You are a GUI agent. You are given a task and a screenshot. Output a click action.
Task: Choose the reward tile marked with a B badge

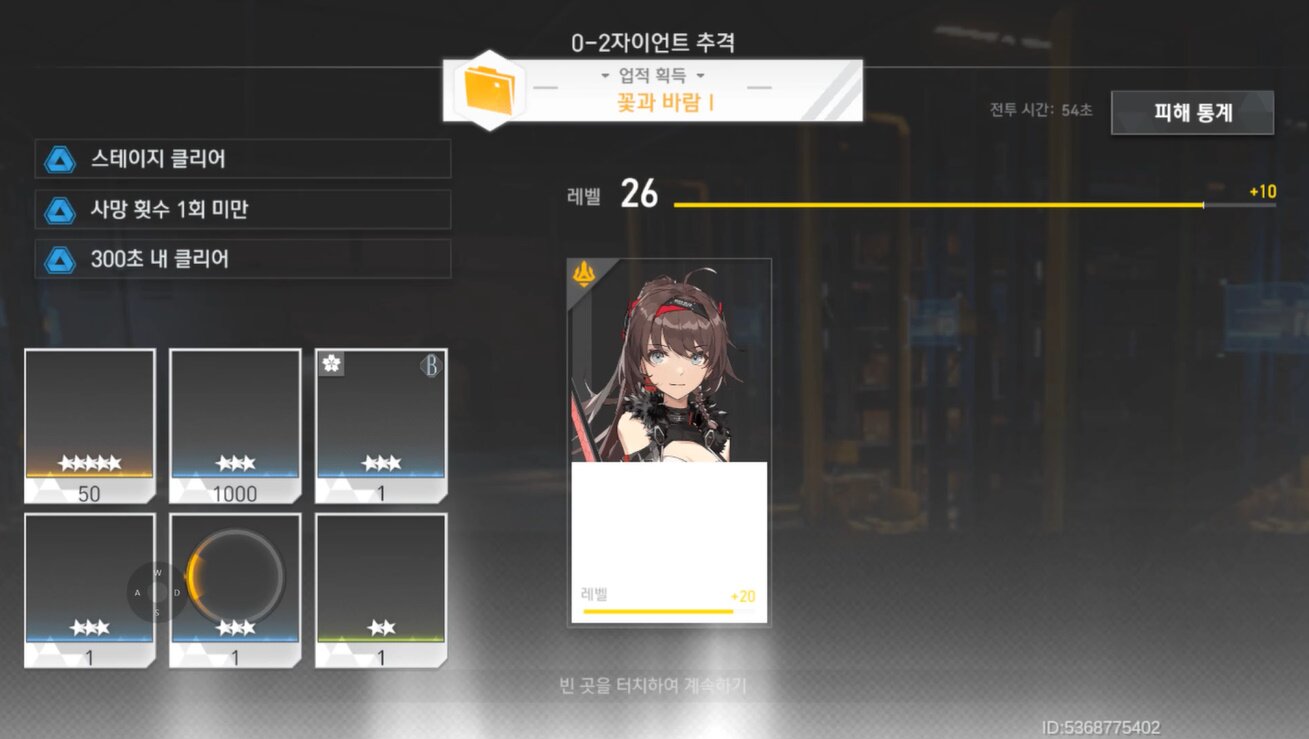pyautogui.click(x=381, y=425)
